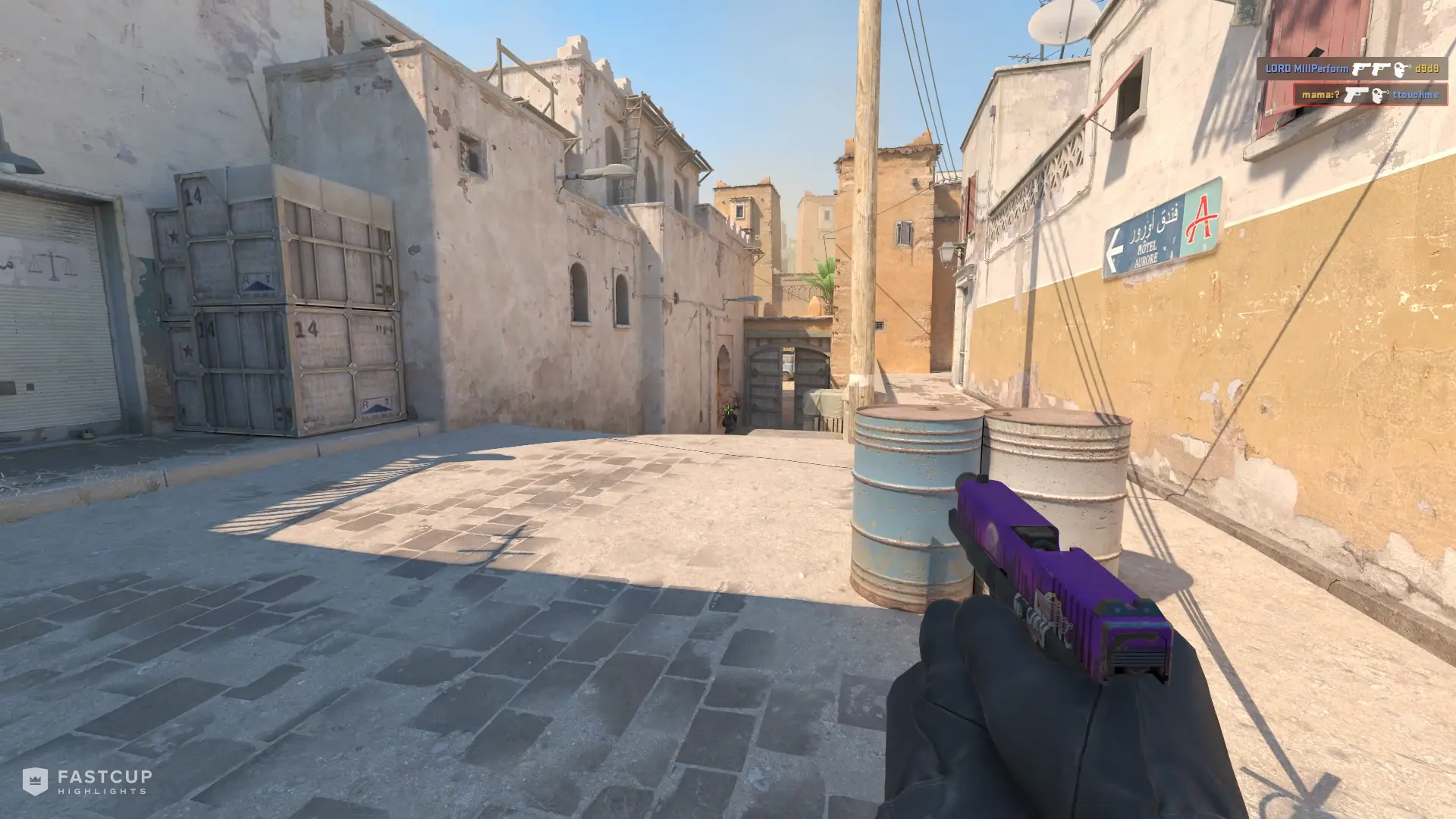
Task: Click the pistol icon in mama:? kill entry
Action: coord(1357,96)
